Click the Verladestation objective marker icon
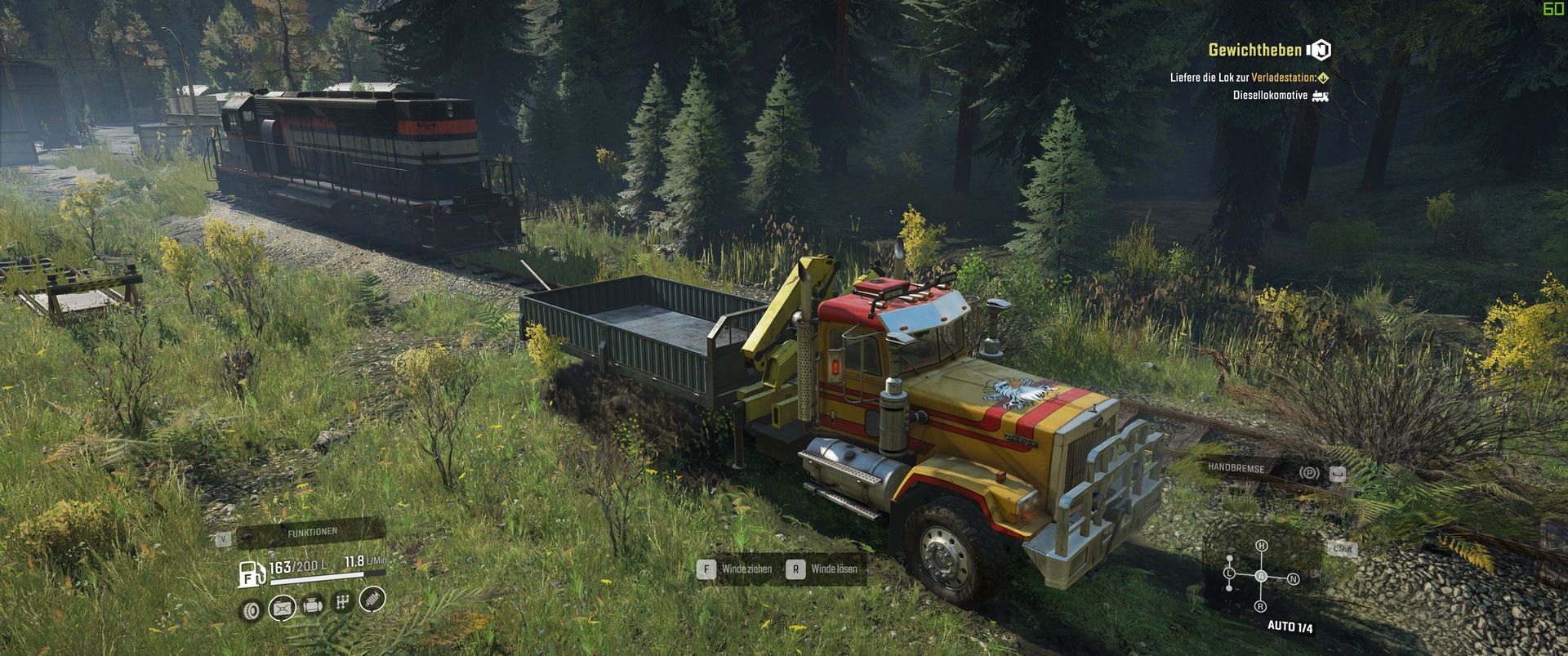 point(1323,78)
